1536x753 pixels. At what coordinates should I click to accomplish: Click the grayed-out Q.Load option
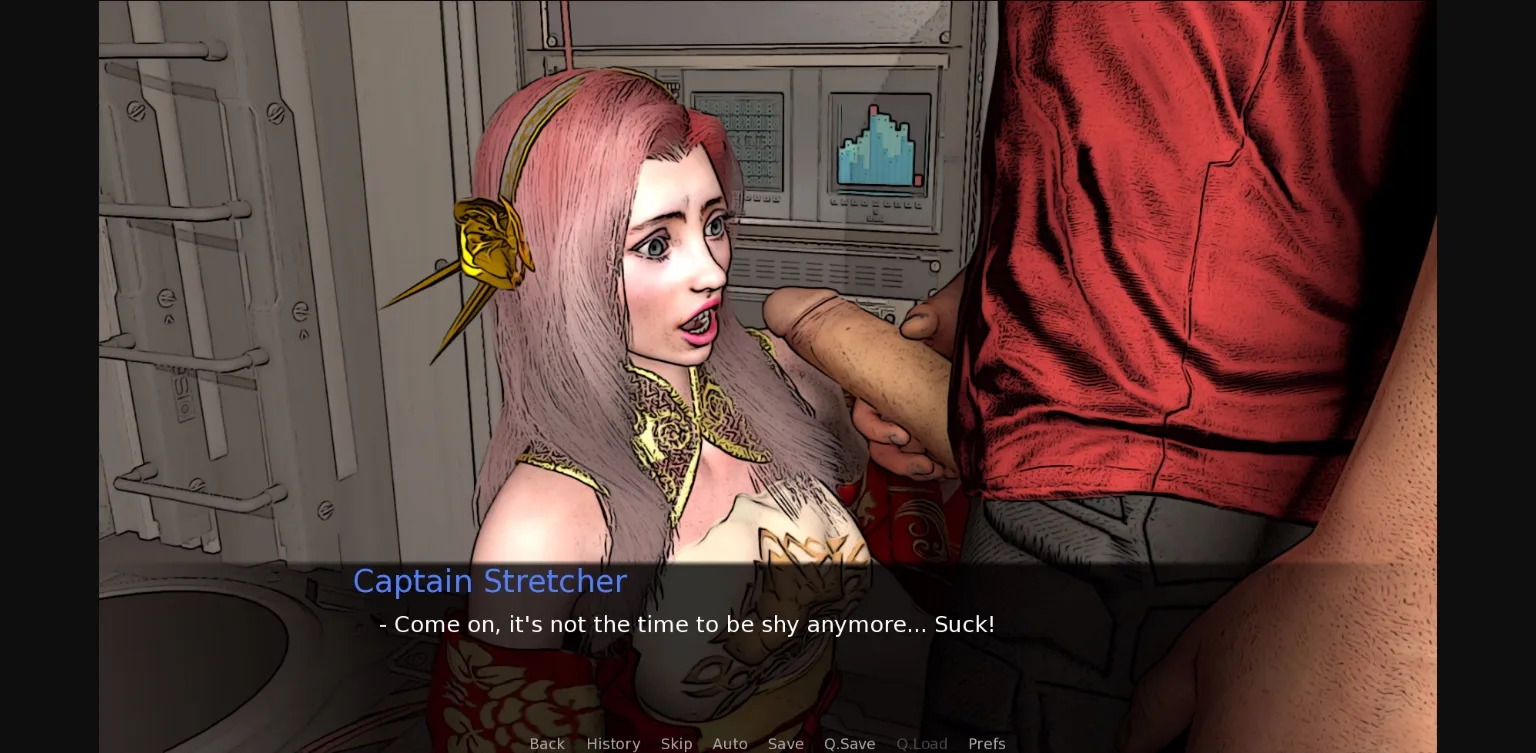click(x=921, y=744)
